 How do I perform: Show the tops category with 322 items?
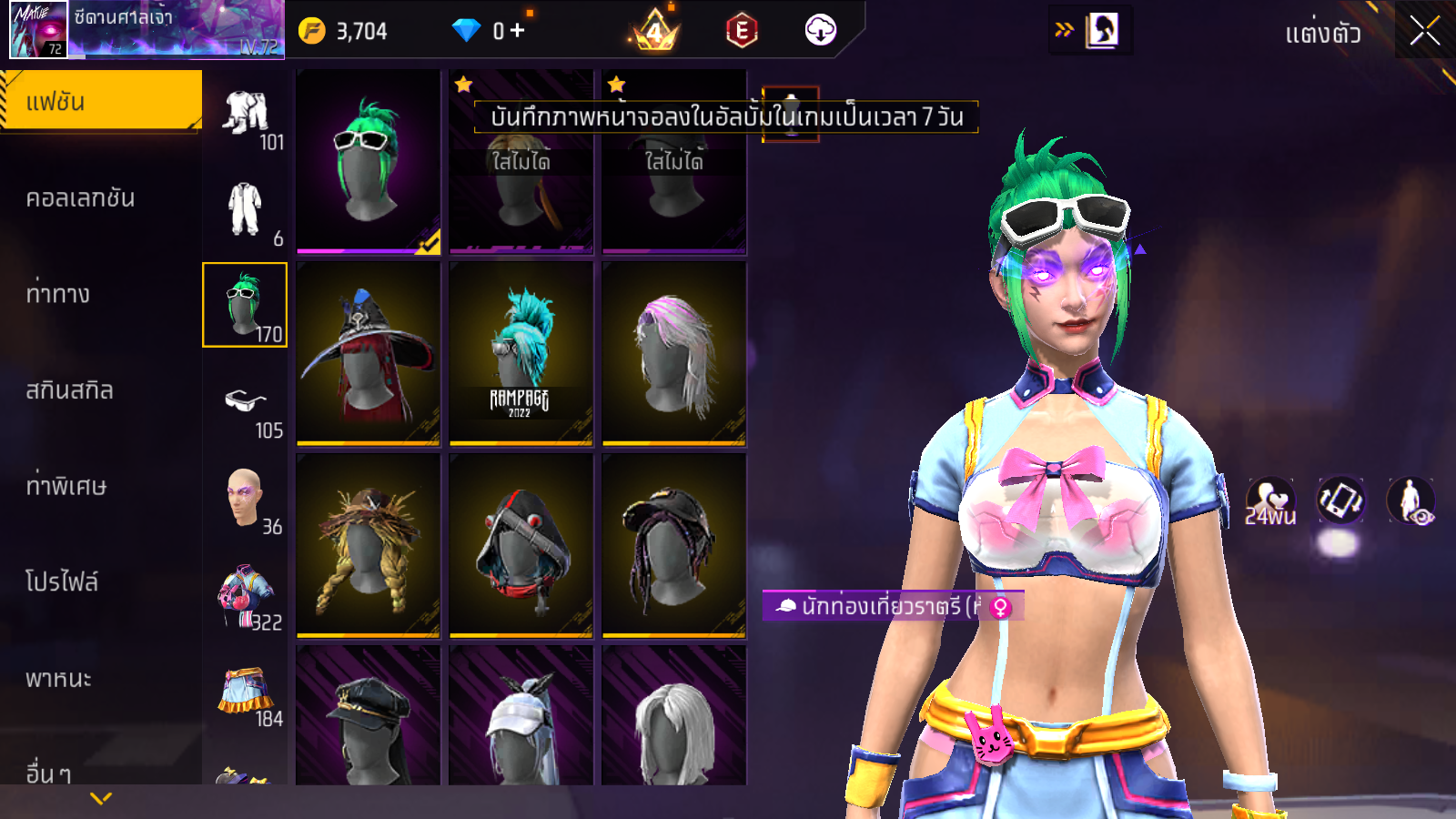click(x=246, y=596)
